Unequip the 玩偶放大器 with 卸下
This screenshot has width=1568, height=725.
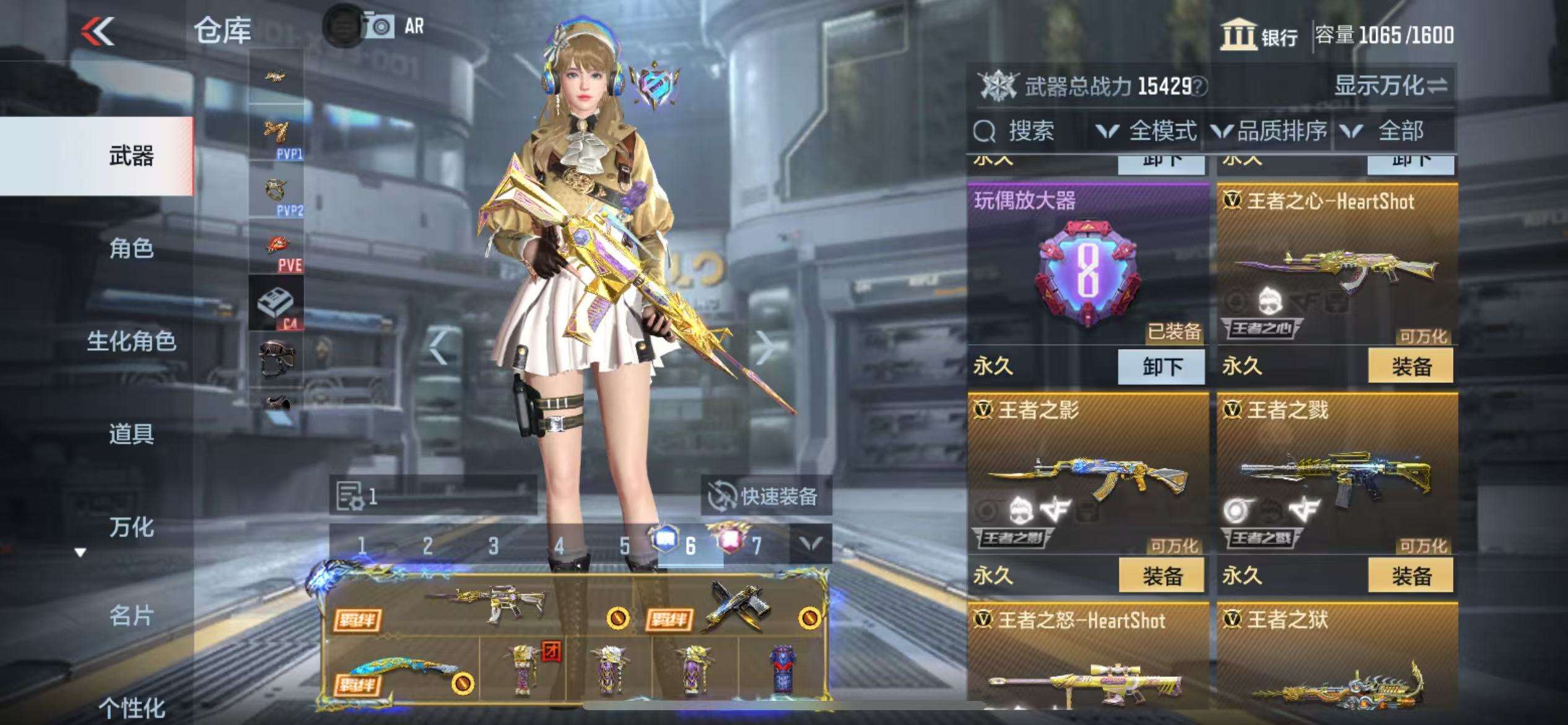(1161, 367)
